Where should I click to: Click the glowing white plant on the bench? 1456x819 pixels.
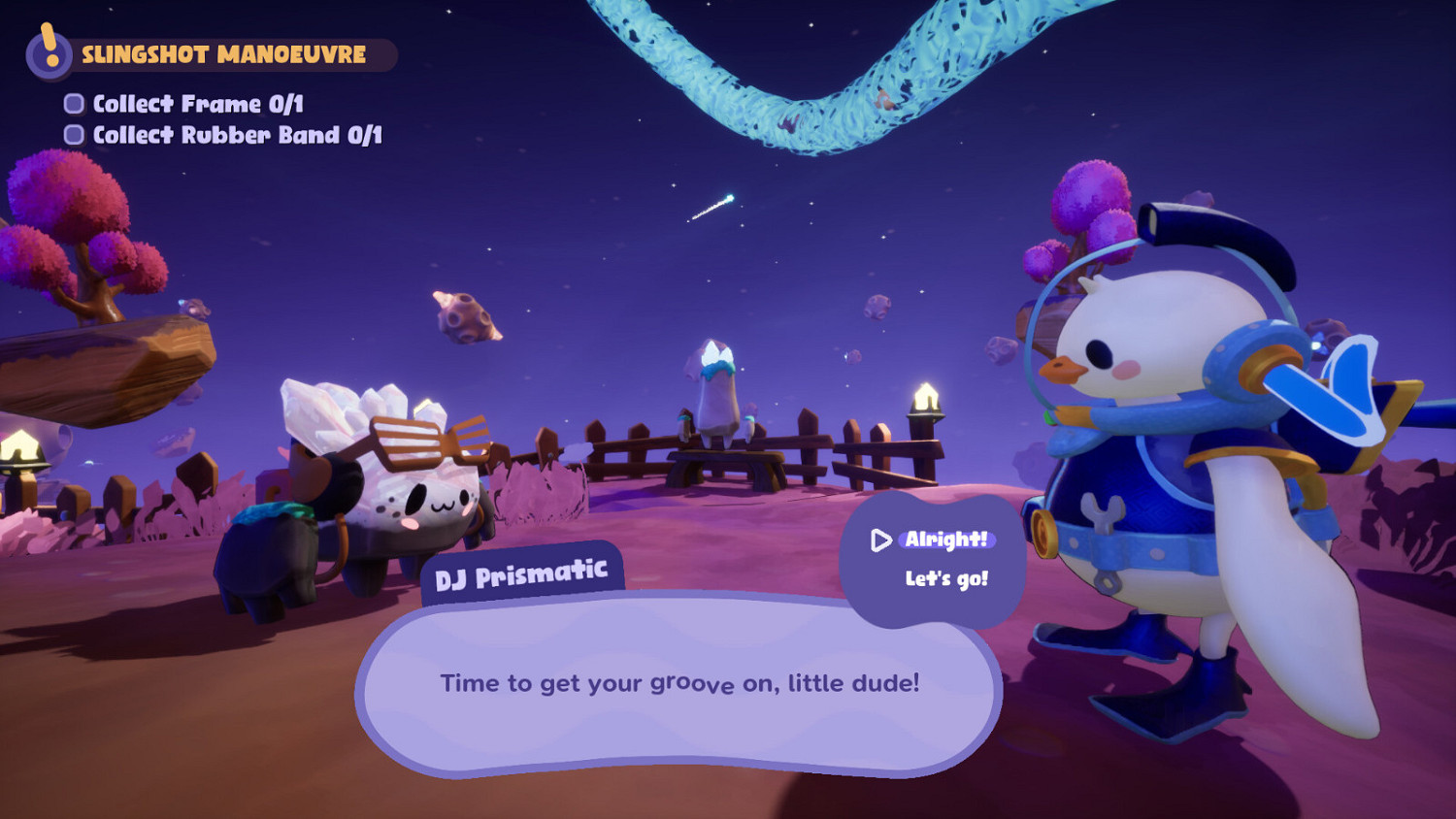715,378
